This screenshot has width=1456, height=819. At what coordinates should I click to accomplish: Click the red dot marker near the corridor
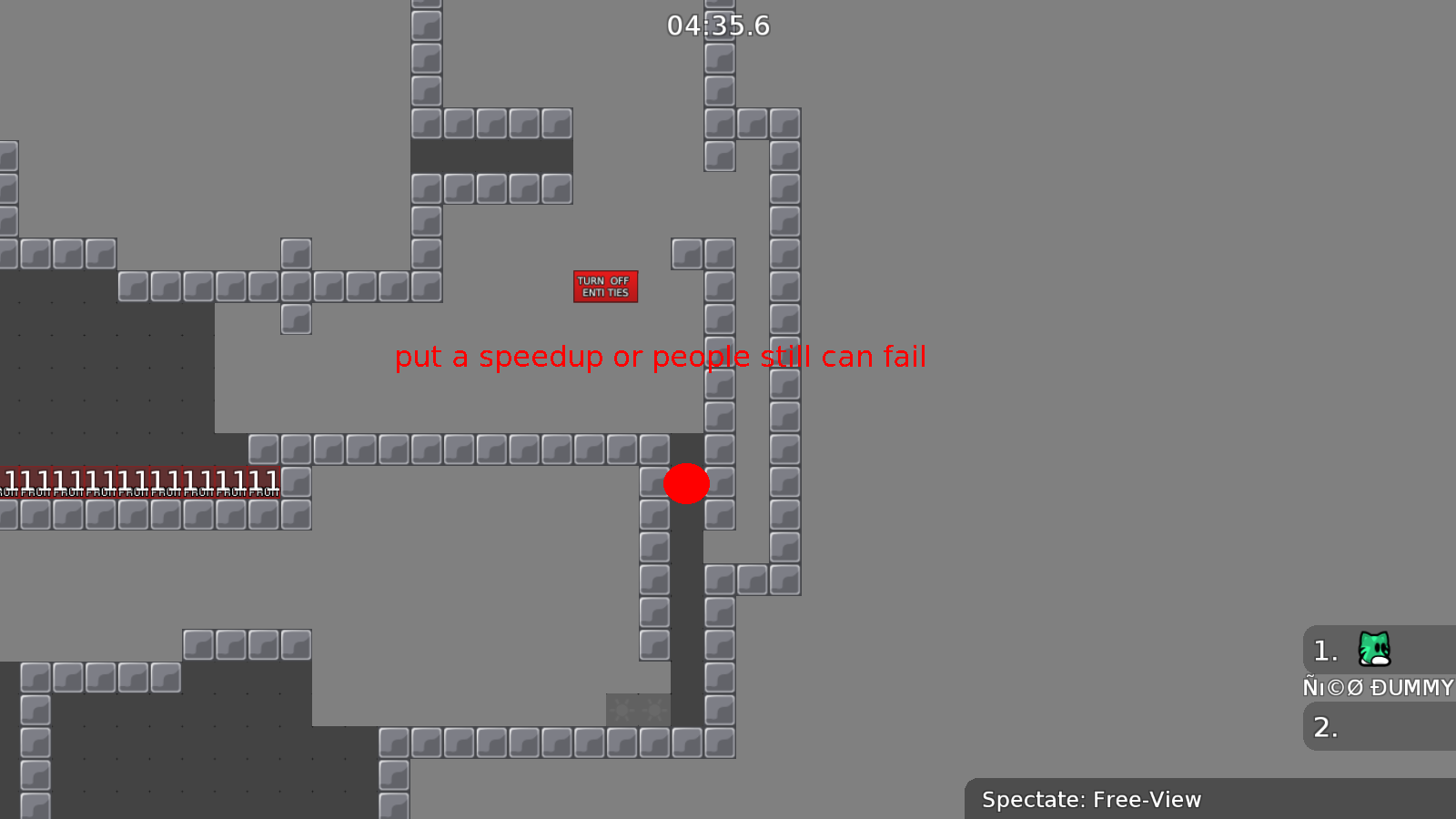click(x=687, y=484)
